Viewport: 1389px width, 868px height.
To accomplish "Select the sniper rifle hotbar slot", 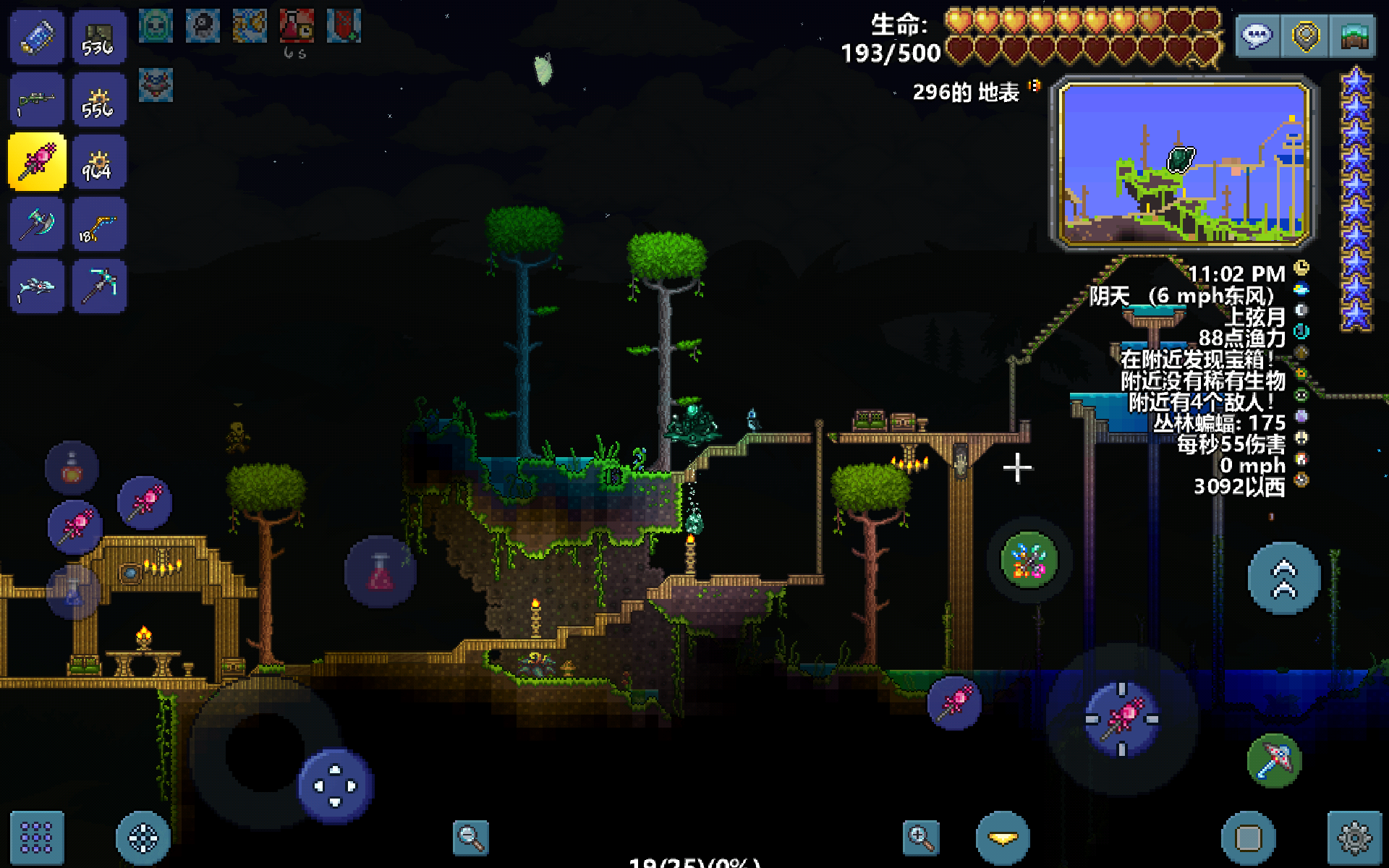I will [x=37, y=100].
